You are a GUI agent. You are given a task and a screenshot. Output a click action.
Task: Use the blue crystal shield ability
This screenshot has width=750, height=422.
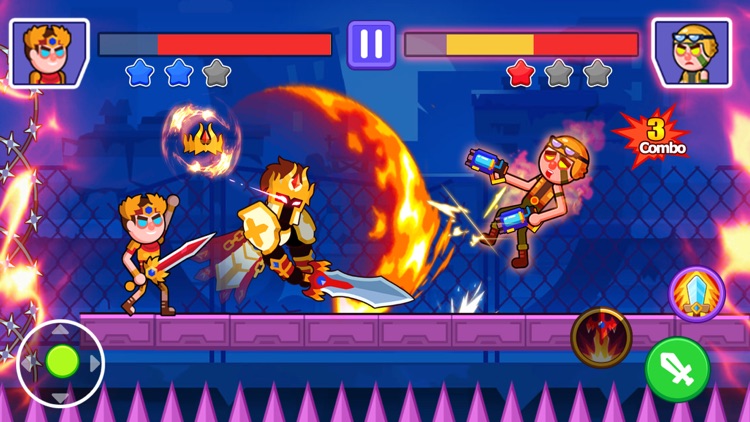(x=697, y=294)
